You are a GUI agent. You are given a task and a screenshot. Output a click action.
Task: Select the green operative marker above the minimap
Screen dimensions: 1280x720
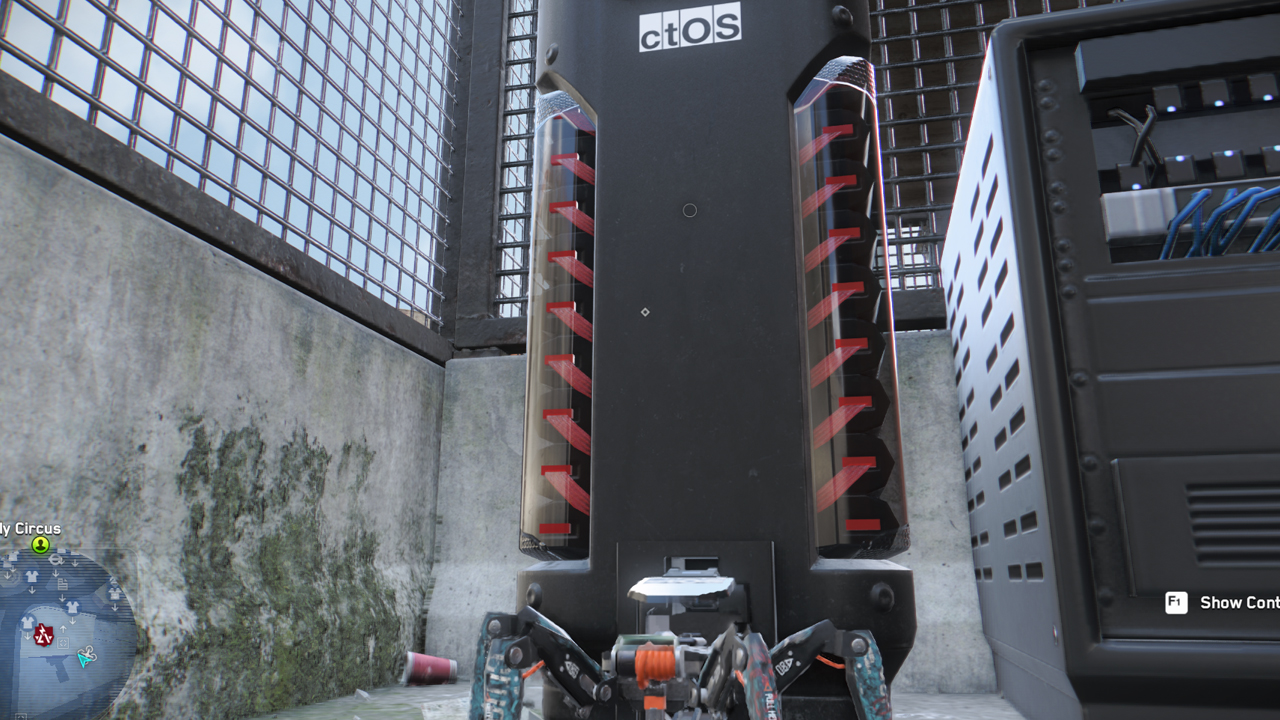coord(40,545)
